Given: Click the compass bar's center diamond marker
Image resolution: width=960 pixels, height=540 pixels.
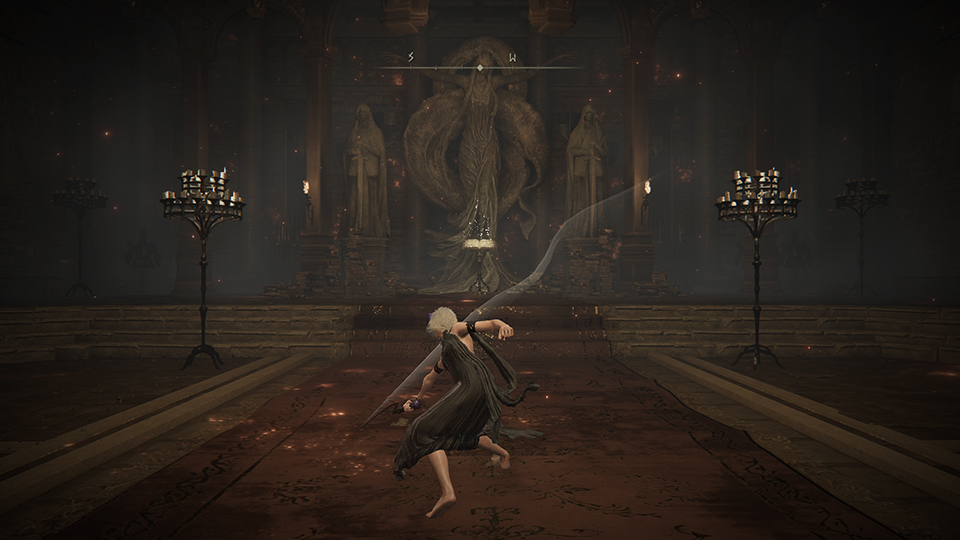Looking at the screenshot, I should [480, 67].
